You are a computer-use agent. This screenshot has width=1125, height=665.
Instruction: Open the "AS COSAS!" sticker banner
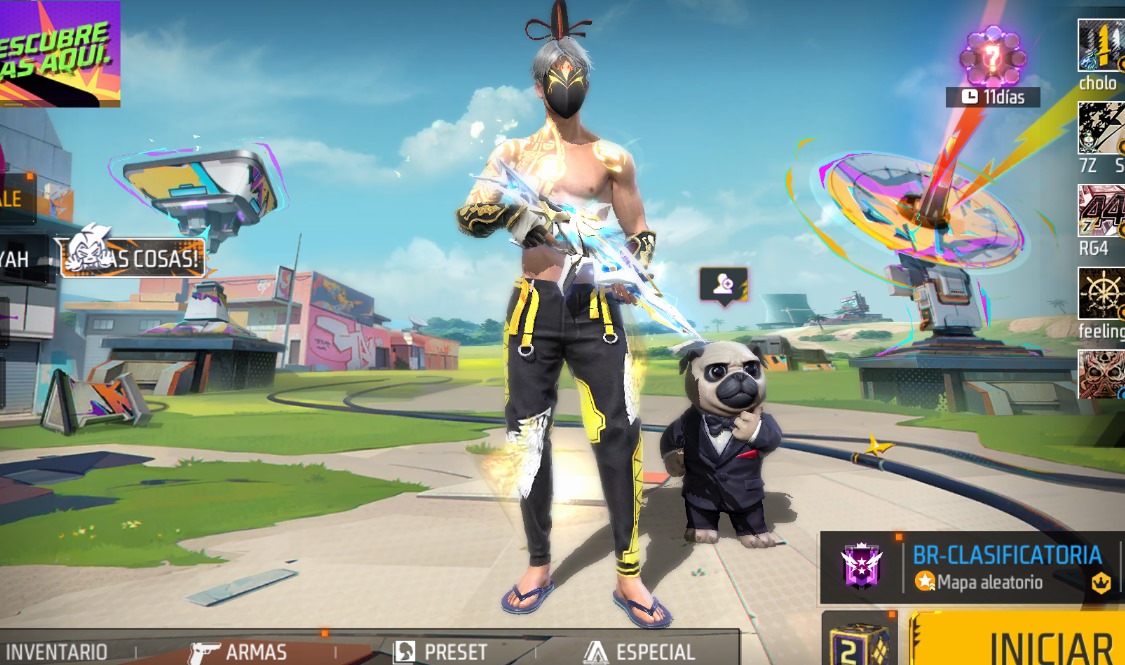click(133, 256)
